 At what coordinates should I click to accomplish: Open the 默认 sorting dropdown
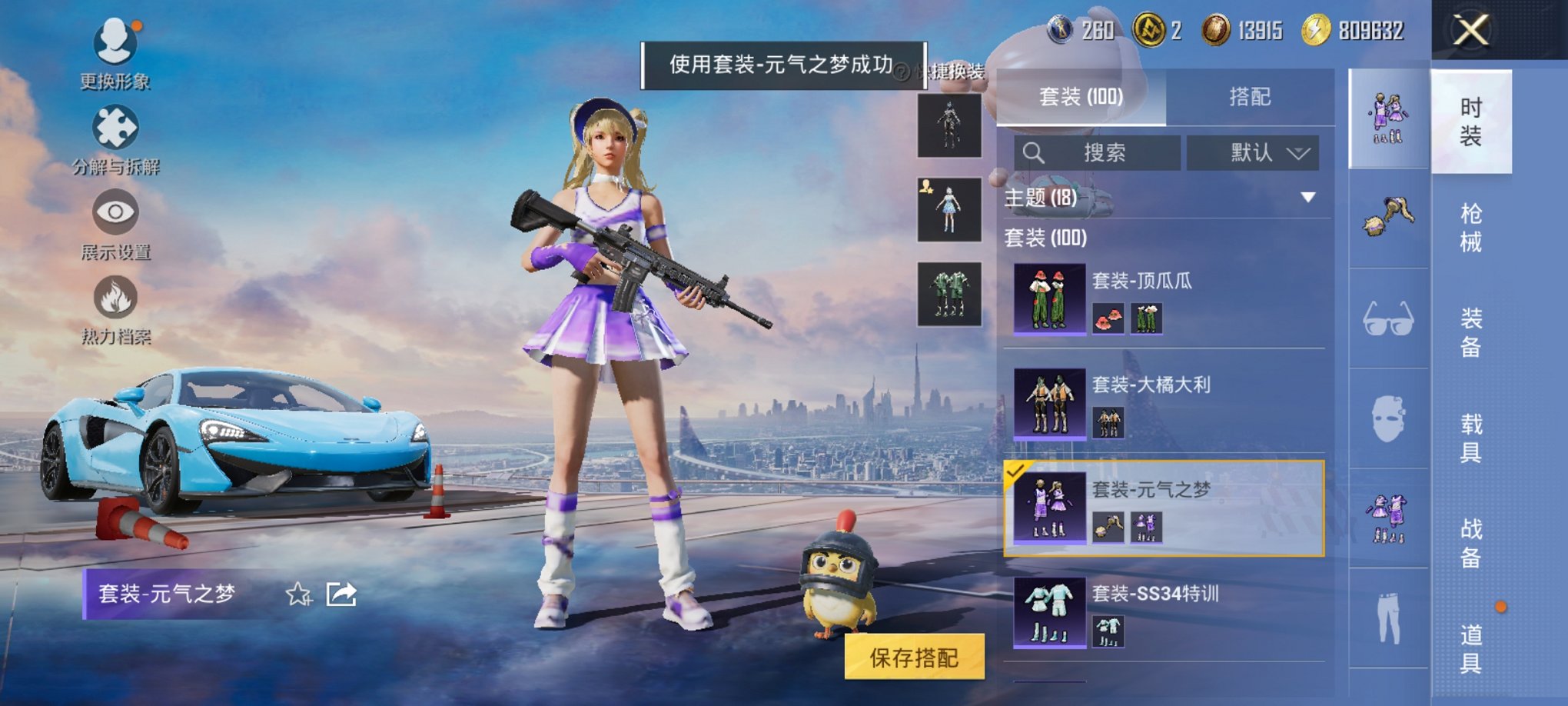[x=1253, y=152]
